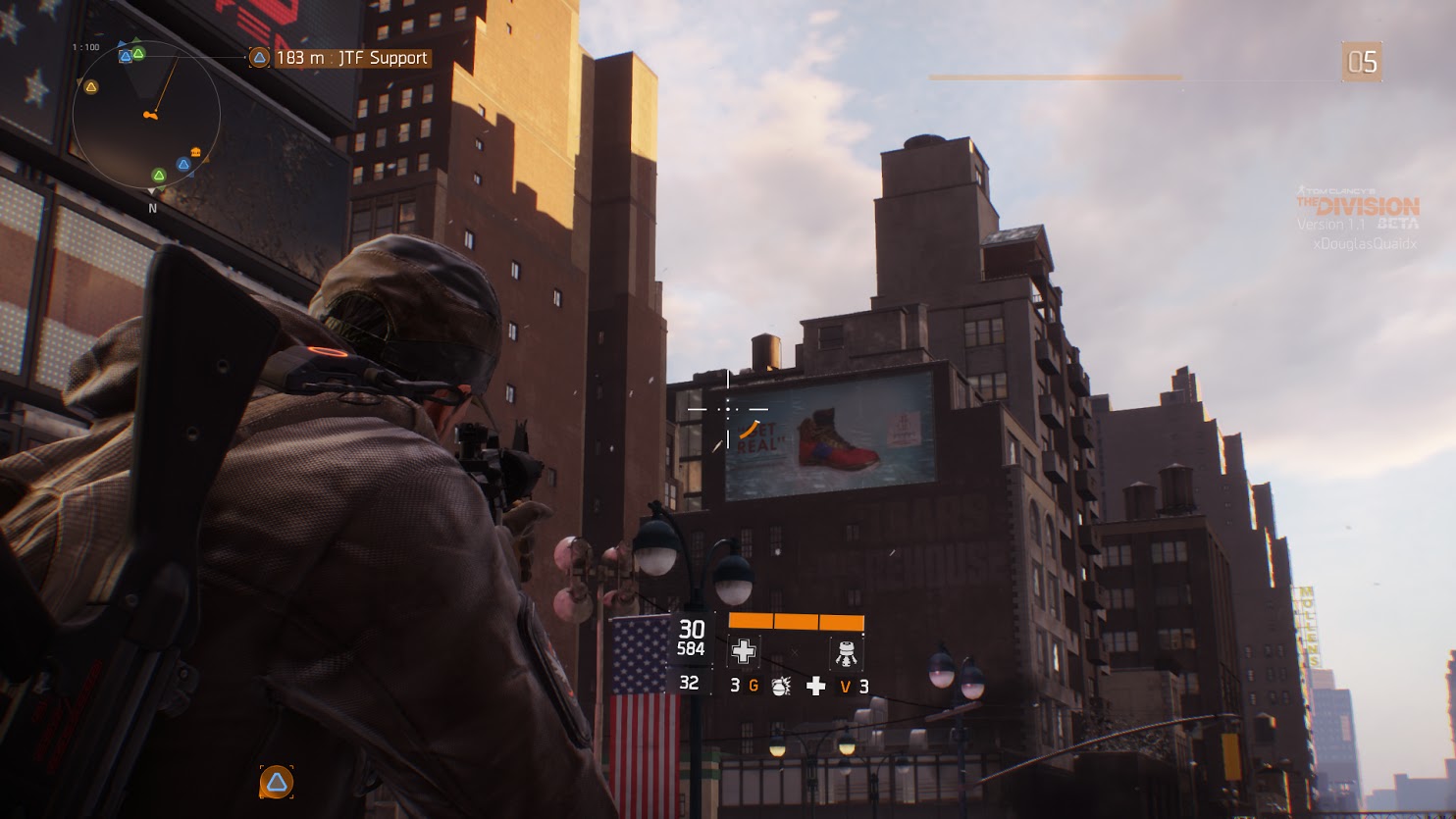Select the JTF Support objective tracker
1456x819 pixels.
[339, 58]
